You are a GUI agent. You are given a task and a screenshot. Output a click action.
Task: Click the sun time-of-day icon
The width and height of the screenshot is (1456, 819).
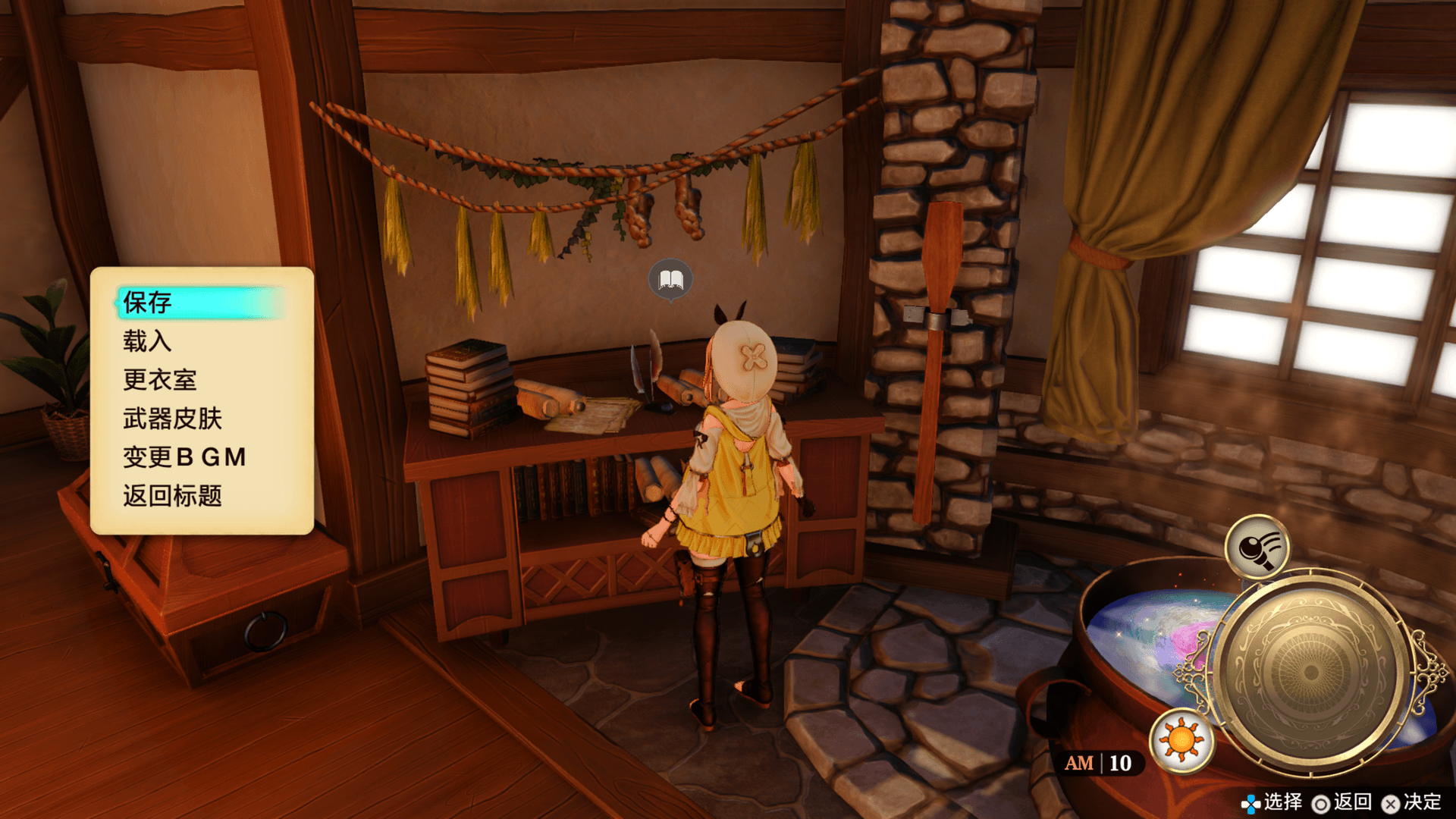[1181, 740]
